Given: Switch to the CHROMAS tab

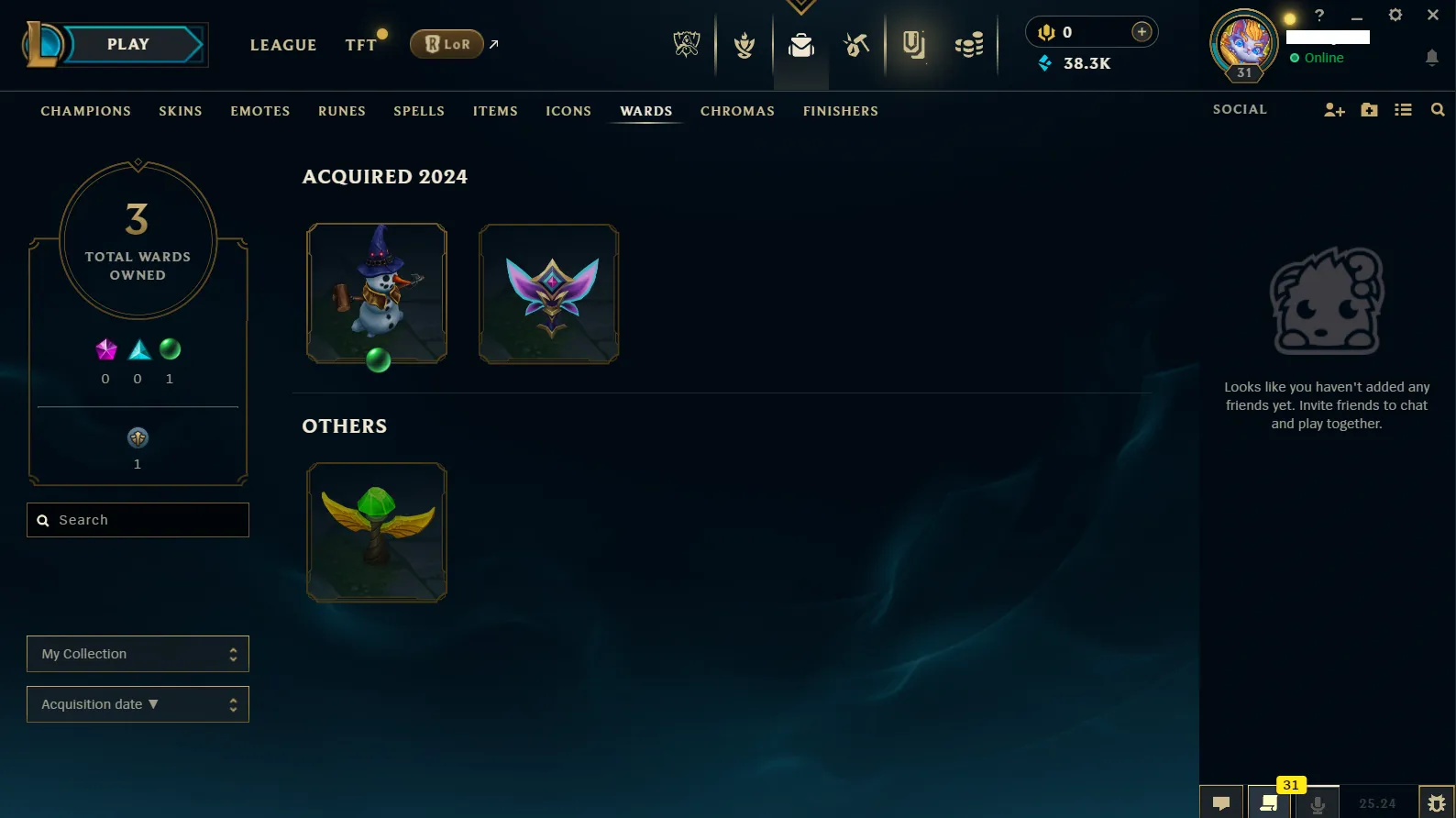Looking at the screenshot, I should (x=737, y=111).
